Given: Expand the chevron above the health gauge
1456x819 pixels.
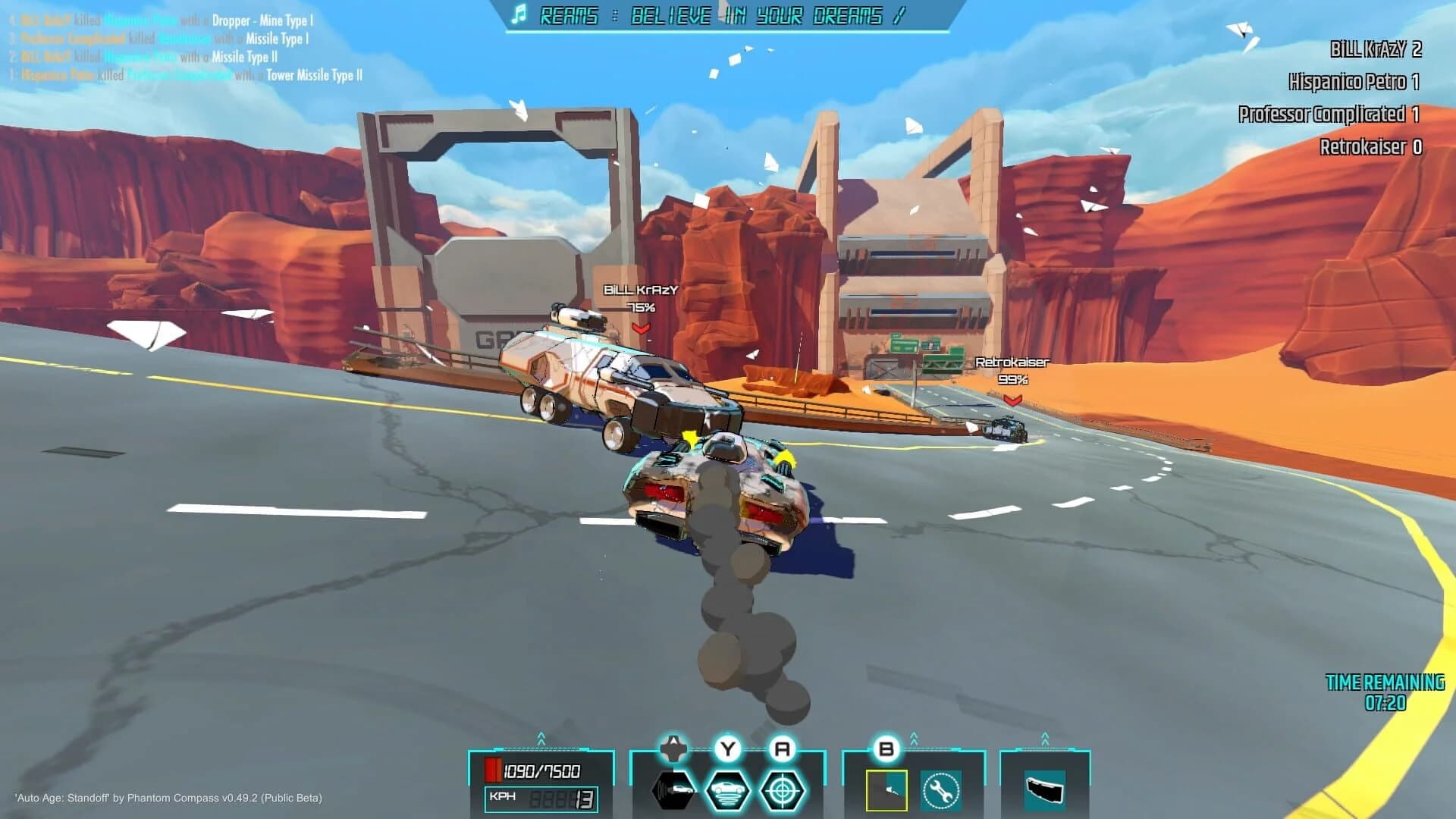Looking at the screenshot, I should [x=540, y=737].
